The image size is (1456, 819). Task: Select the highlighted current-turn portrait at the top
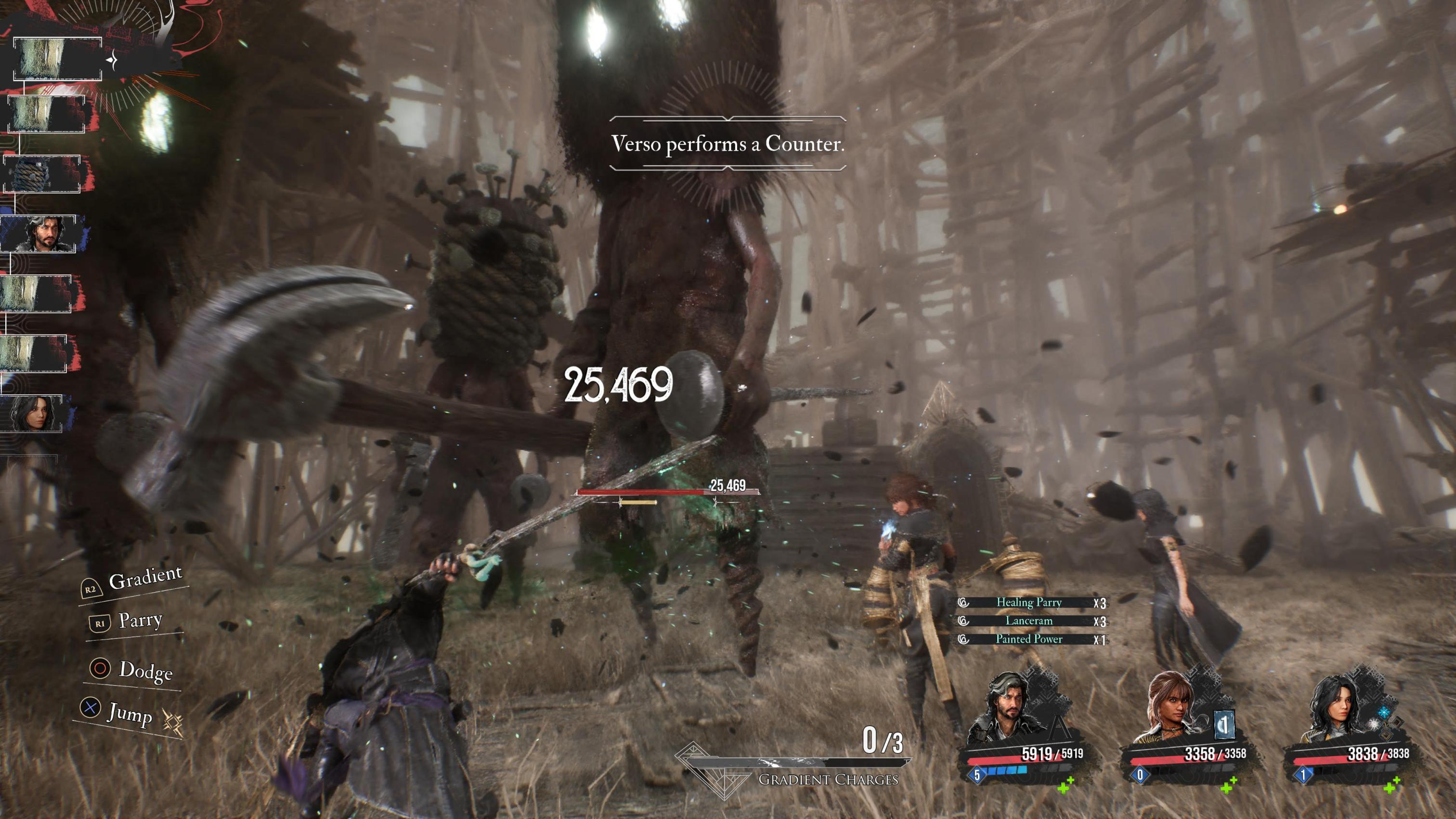[x=56, y=58]
